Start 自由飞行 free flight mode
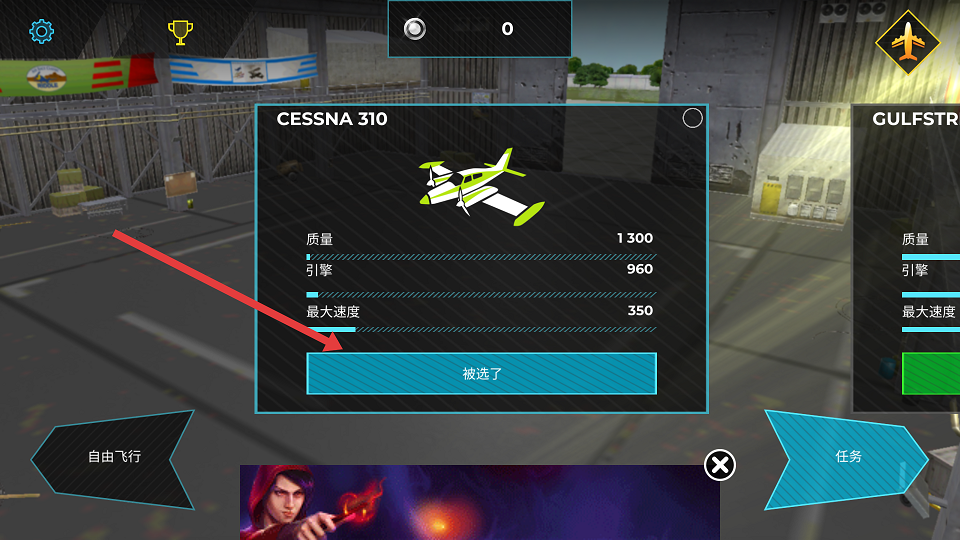 (113, 457)
